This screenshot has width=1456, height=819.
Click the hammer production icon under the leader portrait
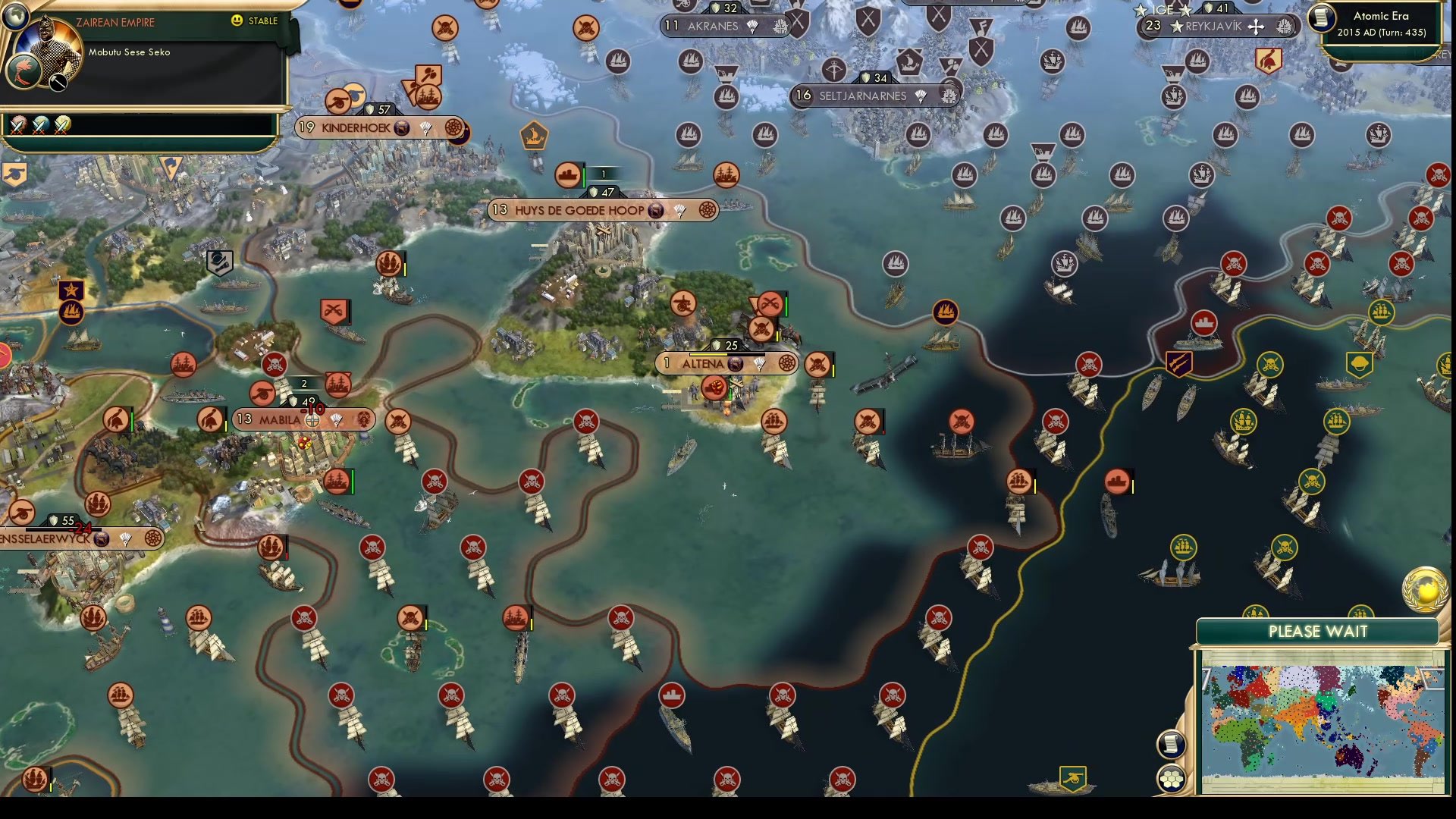click(58, 83)
